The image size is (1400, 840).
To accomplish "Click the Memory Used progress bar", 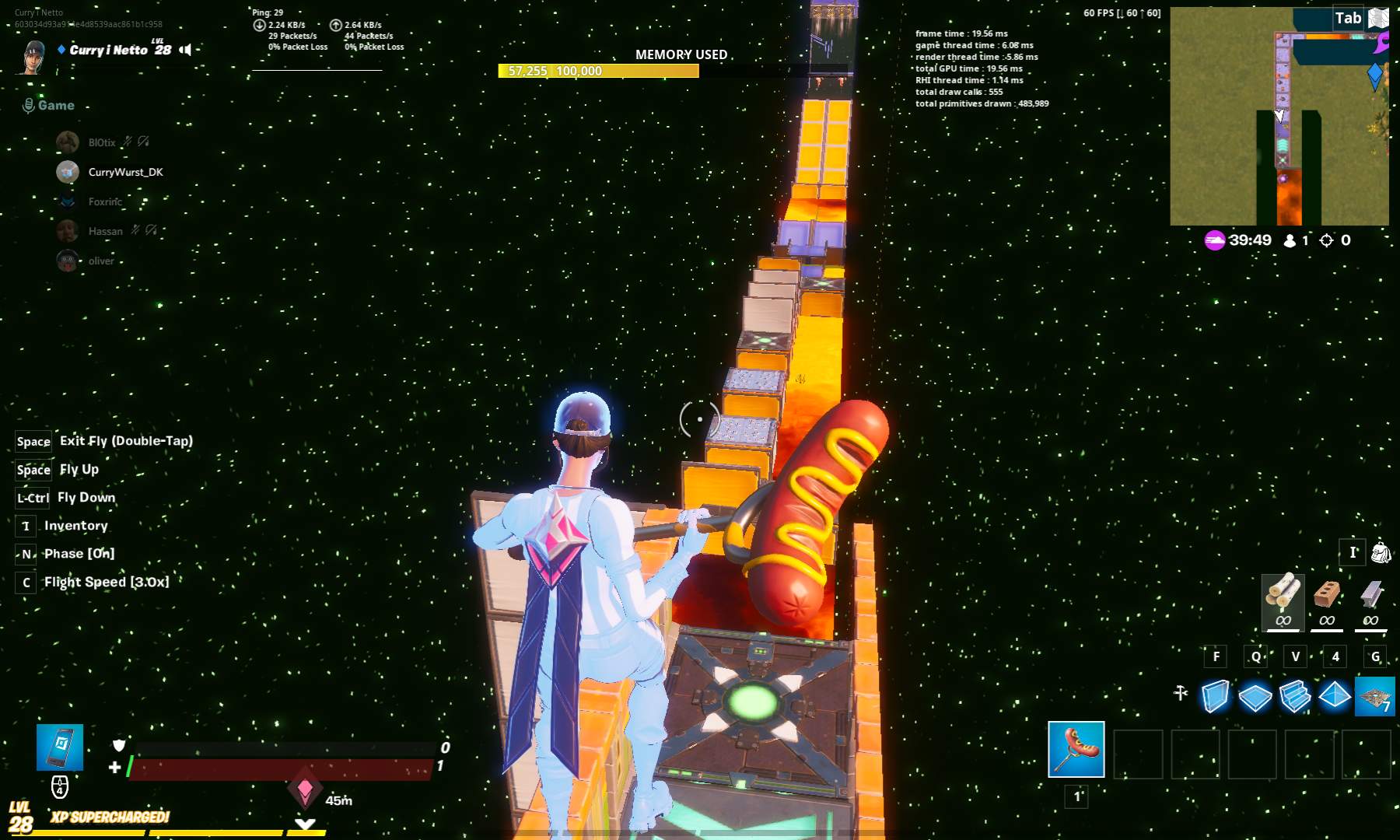I will click(599, 71).
